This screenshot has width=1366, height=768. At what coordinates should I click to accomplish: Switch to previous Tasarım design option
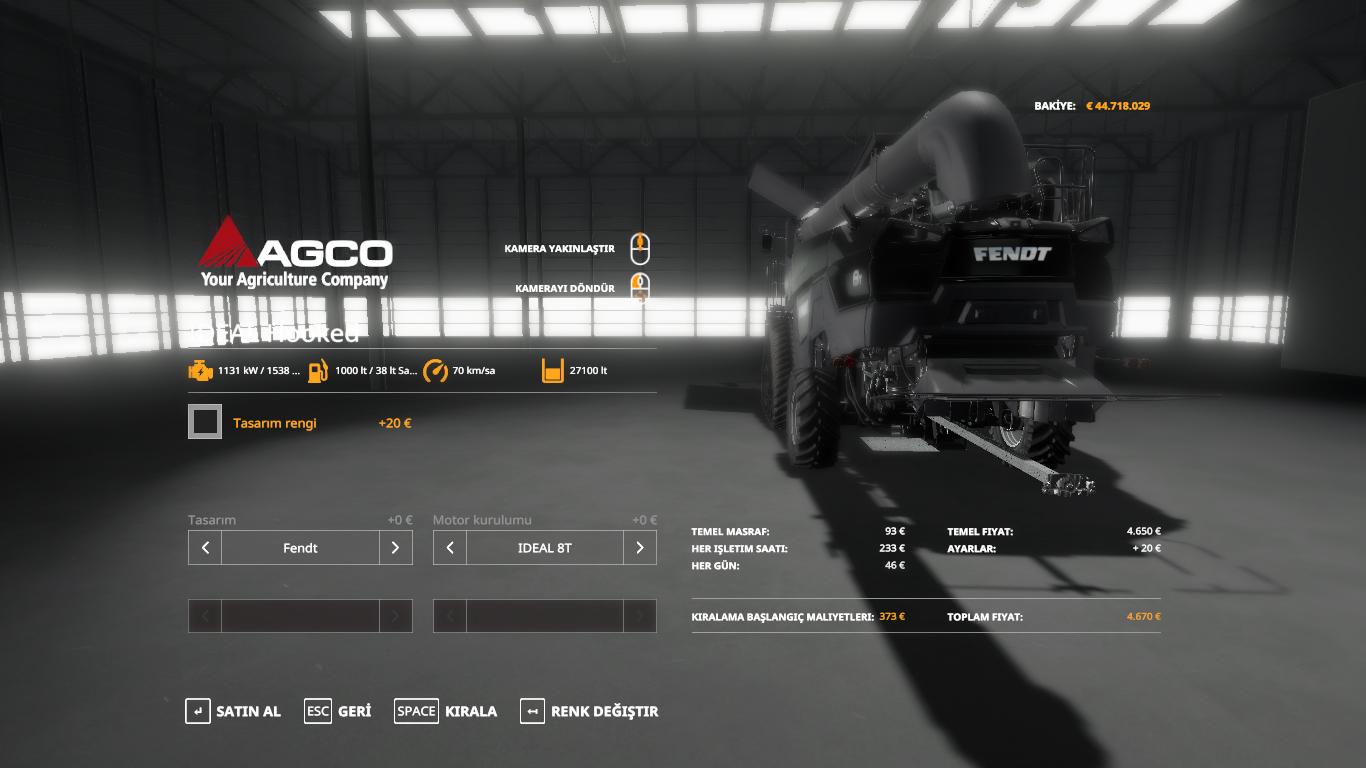click(x=205, y=548)
